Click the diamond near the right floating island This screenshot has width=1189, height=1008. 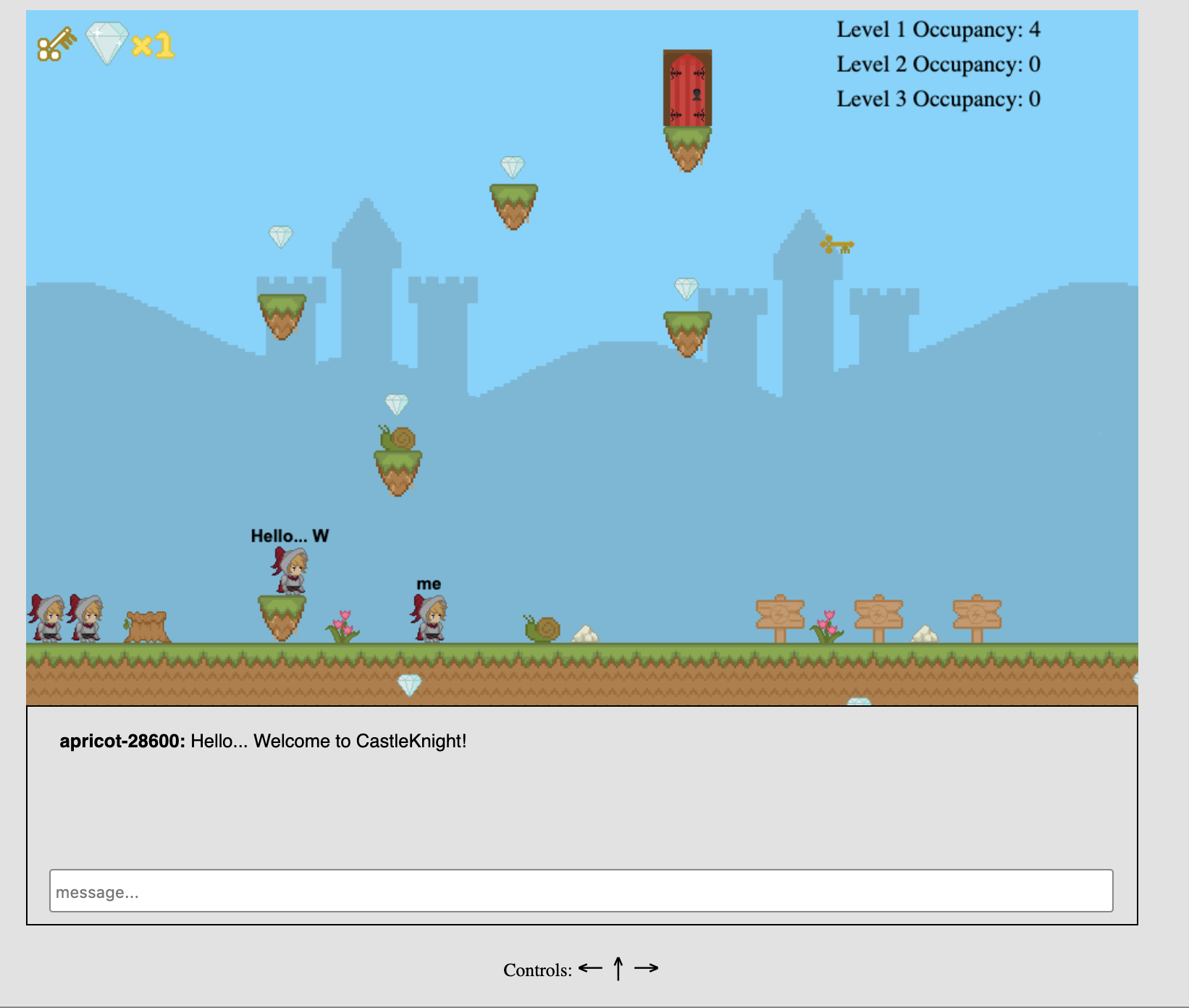click(685, 288)
